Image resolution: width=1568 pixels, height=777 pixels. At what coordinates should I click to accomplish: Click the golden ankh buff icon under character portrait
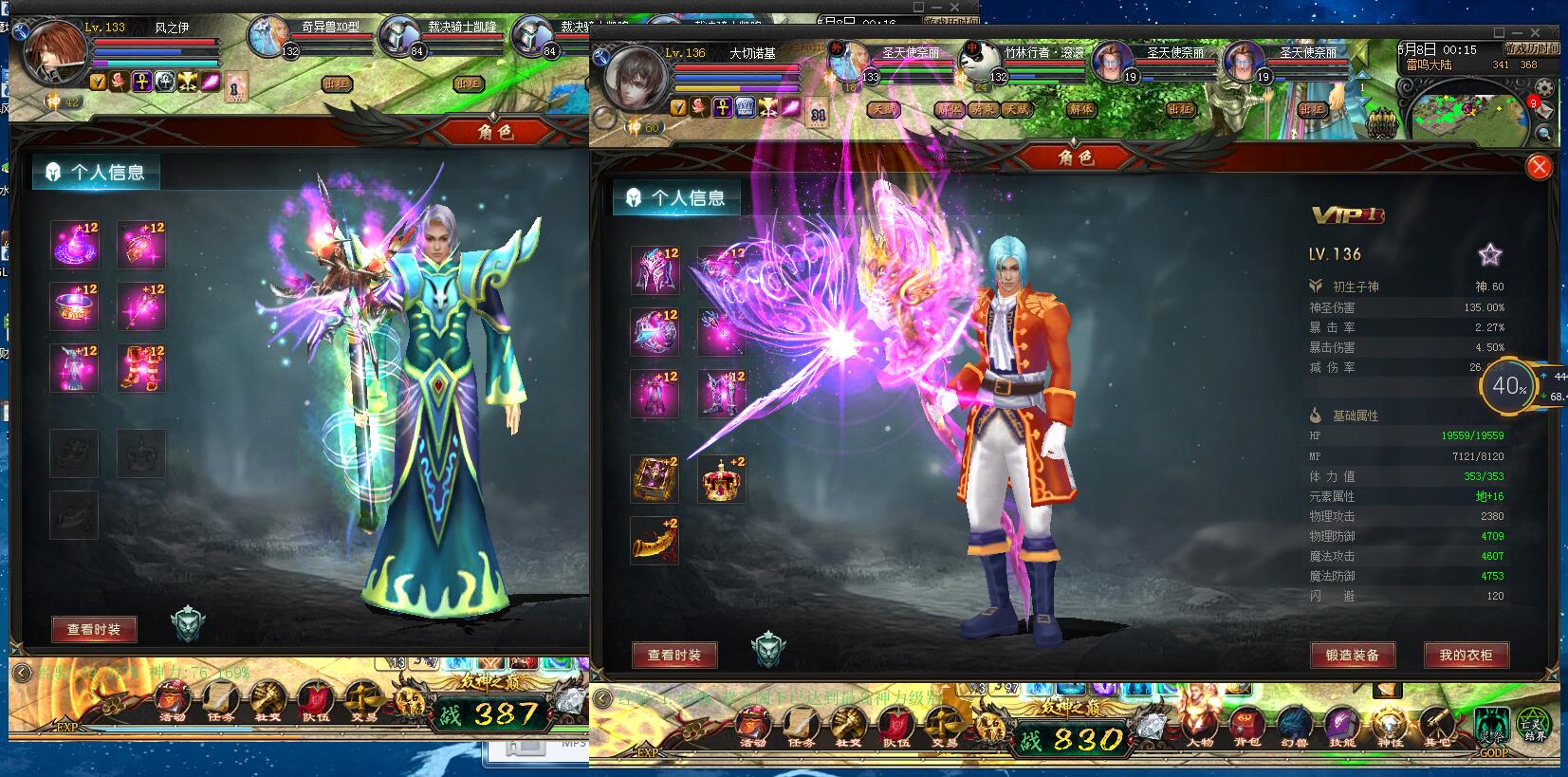721,106
